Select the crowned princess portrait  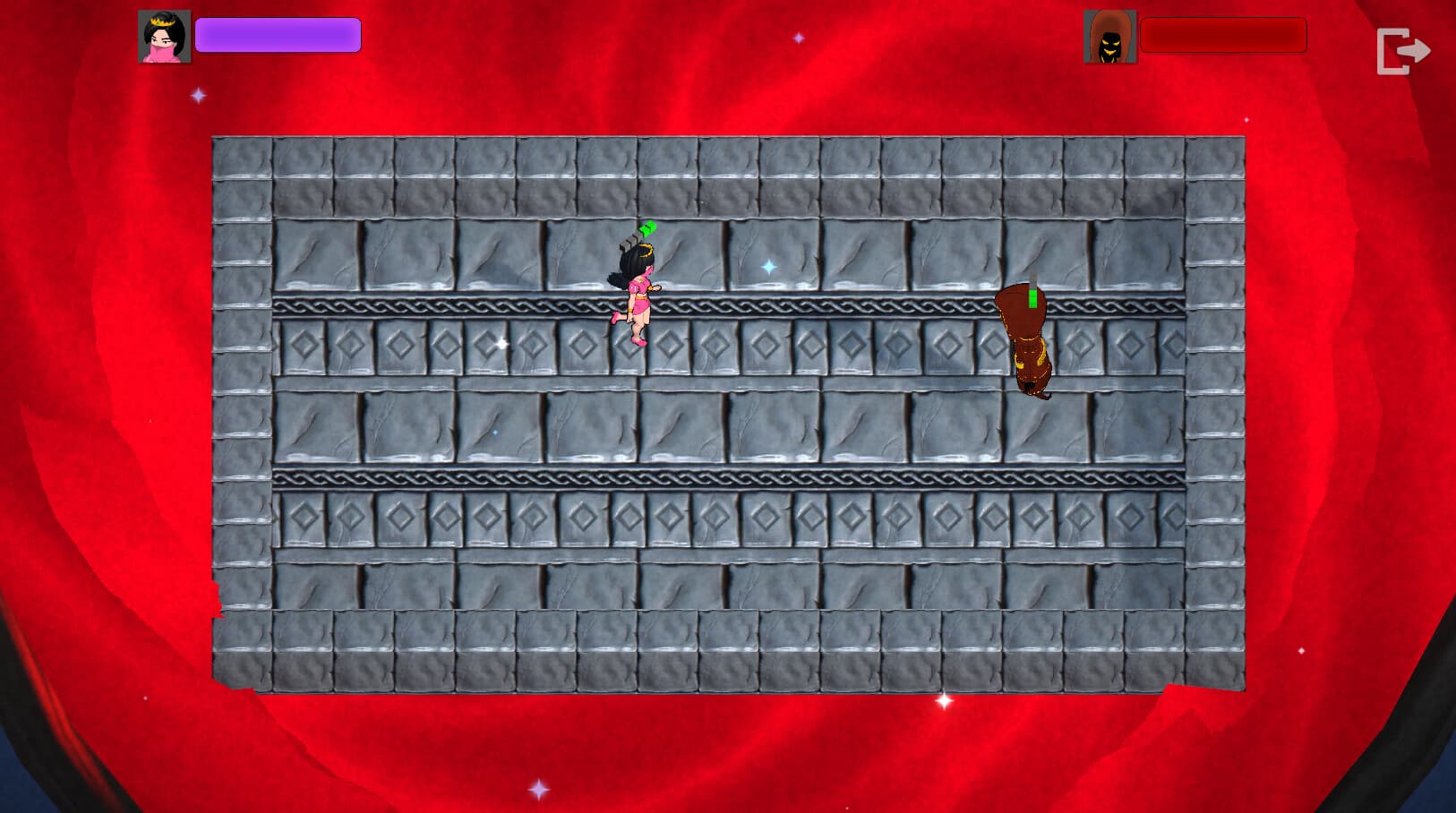tap(165, 35)
